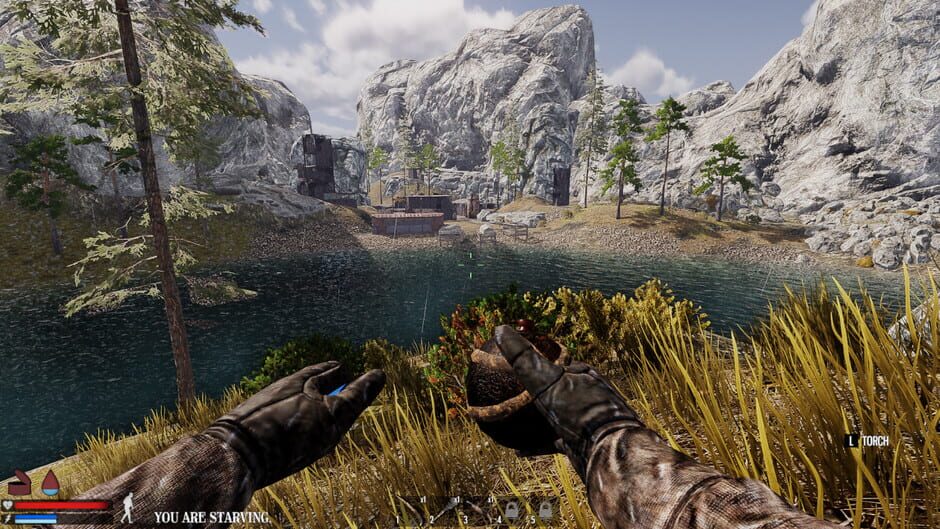Image resolution: width=940 pixels, height=529 pixels.
Task: Click the locked hotbar slot 4
Action: (x=513, y=510)
